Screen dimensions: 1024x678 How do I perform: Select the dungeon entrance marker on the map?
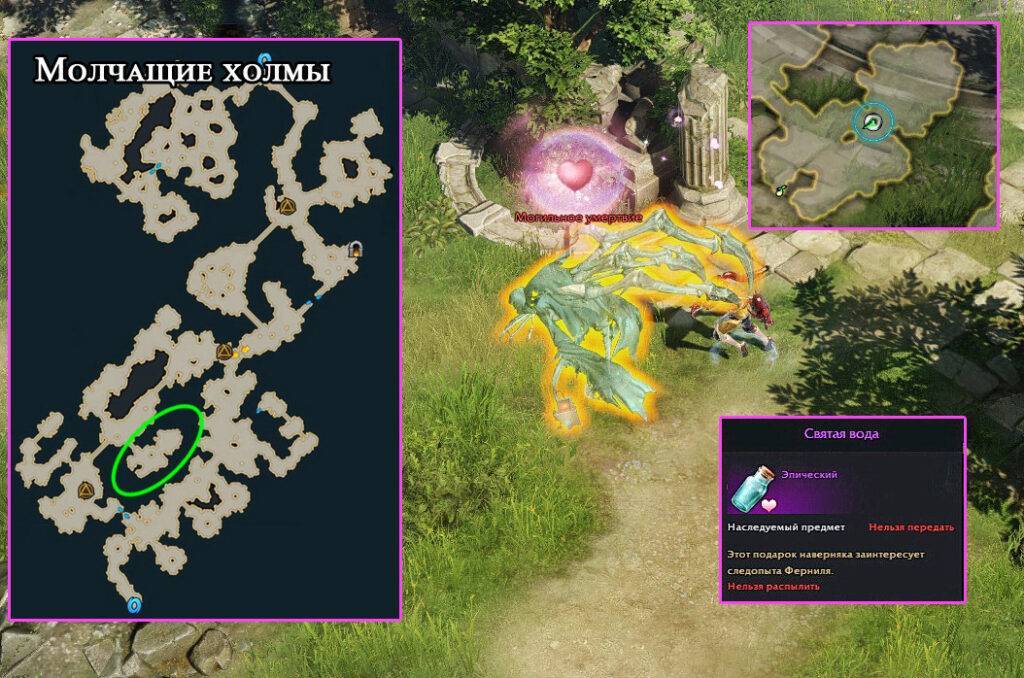click(355, 251)
